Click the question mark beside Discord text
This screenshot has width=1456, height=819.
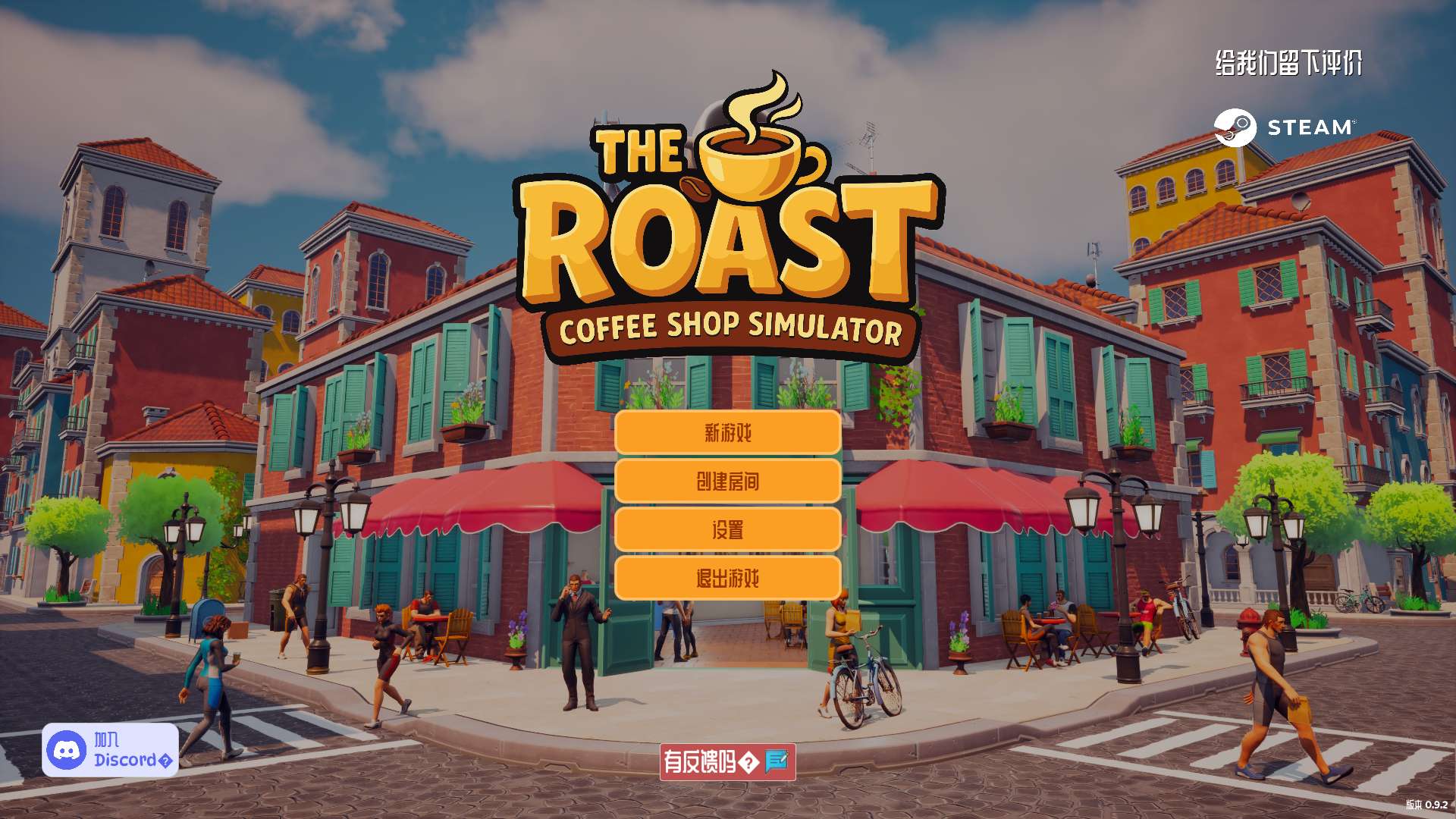tap(166, 760)
